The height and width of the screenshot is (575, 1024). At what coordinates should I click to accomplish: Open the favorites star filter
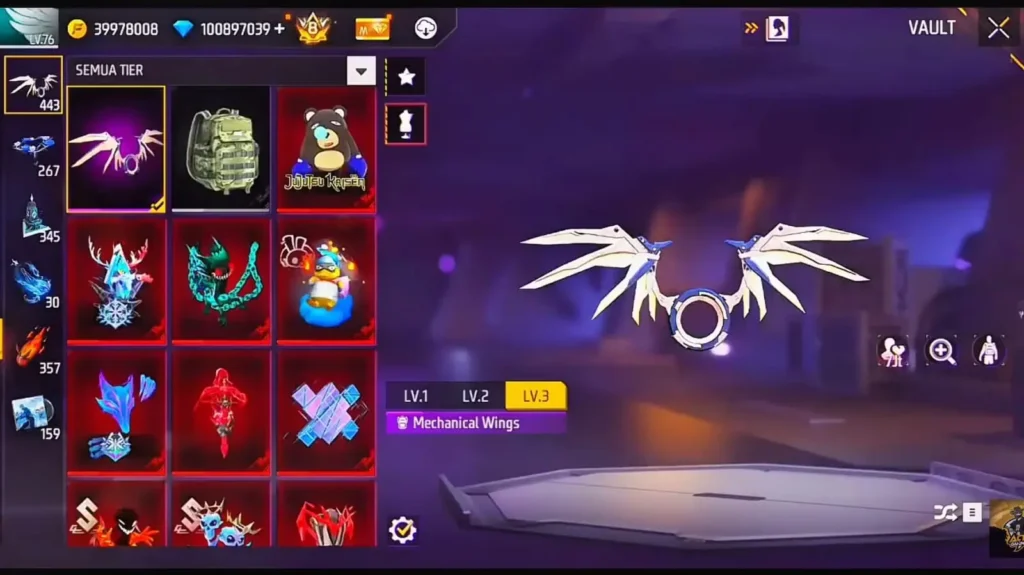(405, 76)
